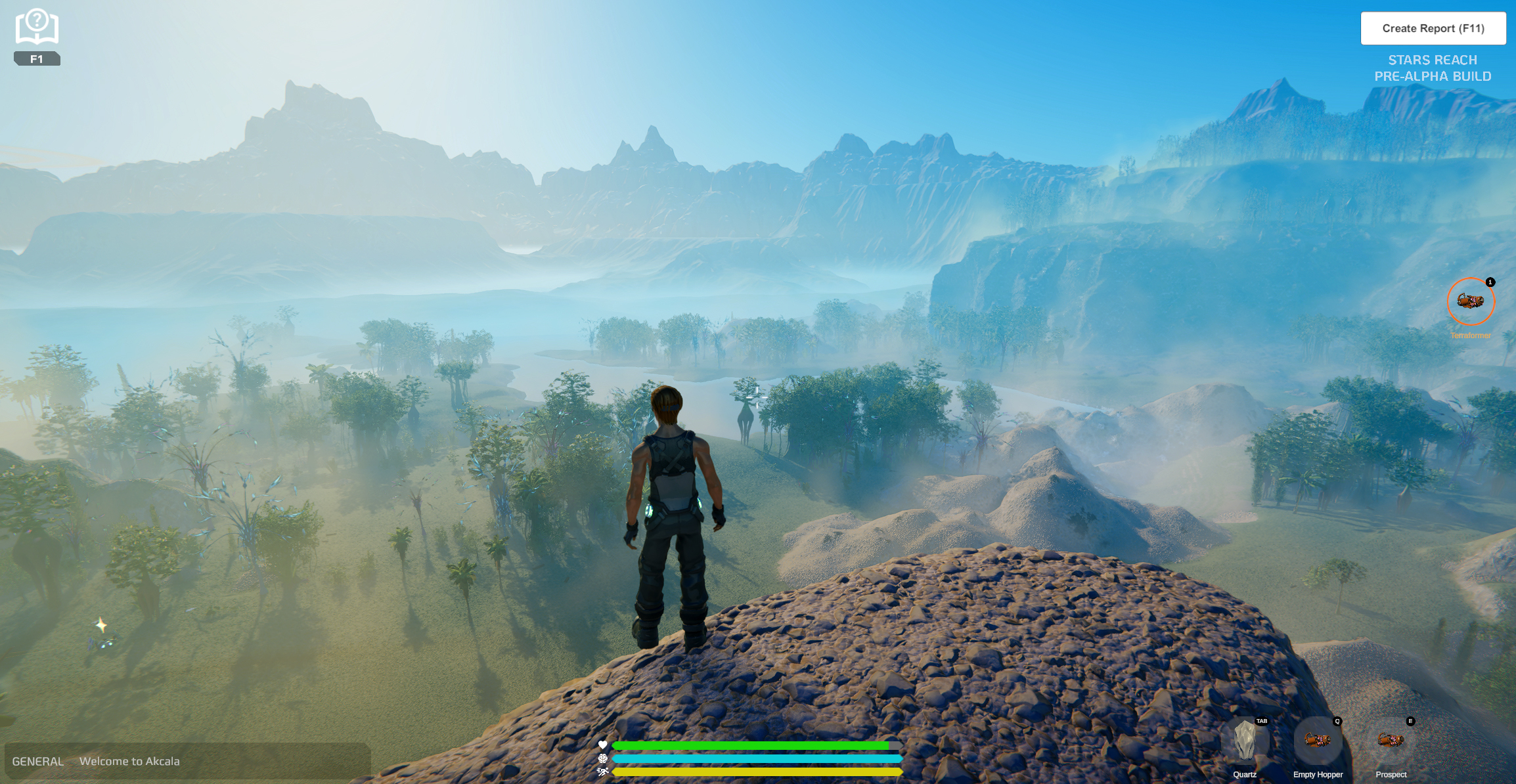Screen dimensions: 1516x784
Task: Select the Terraformer tool icon
Action: (1471, 301)
